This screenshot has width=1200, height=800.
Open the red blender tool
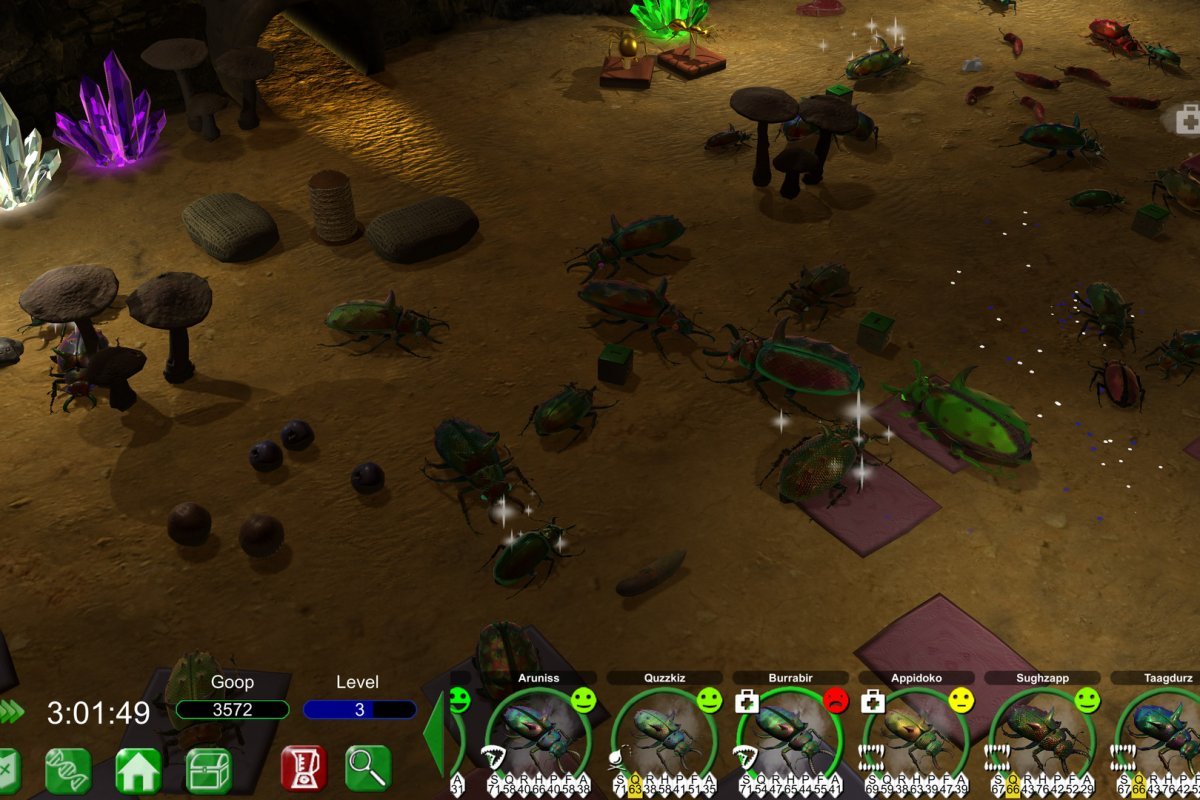pos(304,768)
